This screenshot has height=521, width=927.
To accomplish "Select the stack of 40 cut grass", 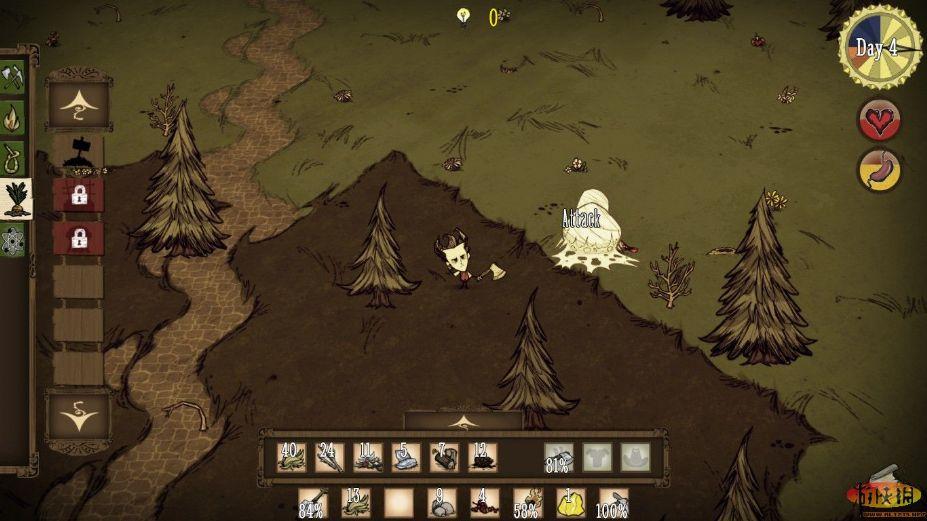I will (292, 457).
